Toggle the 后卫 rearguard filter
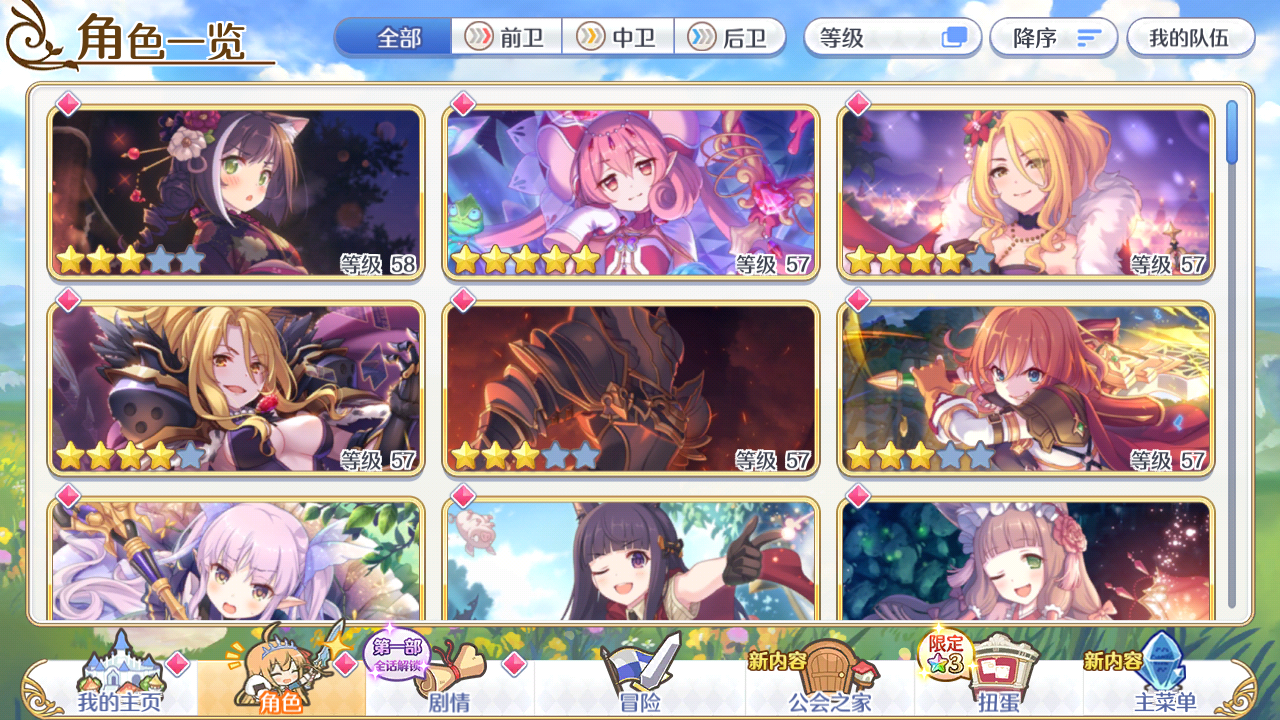 click(x=731, y=38)
